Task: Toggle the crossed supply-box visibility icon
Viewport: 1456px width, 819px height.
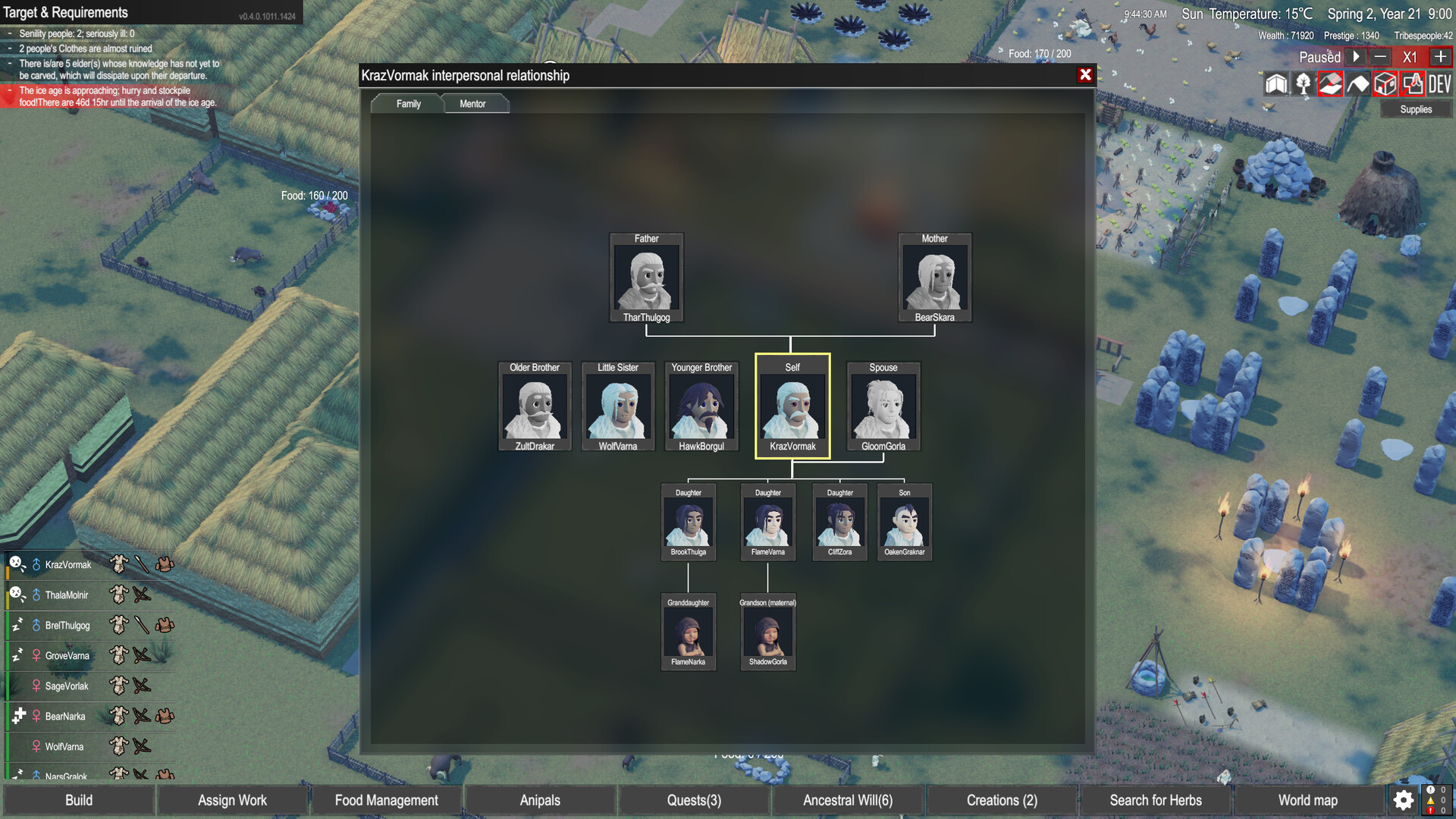Action: pyautogui.click(x=1384, y=84)
